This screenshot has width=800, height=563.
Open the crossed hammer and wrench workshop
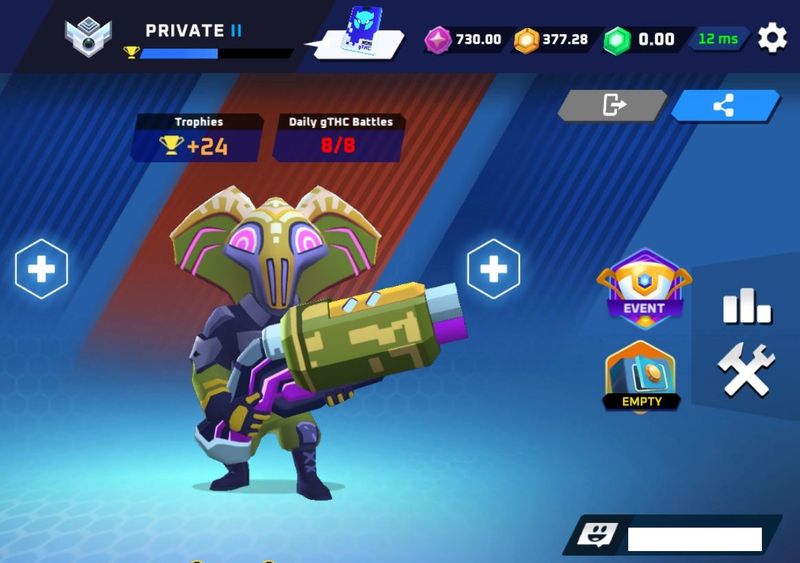coord(747,371)
